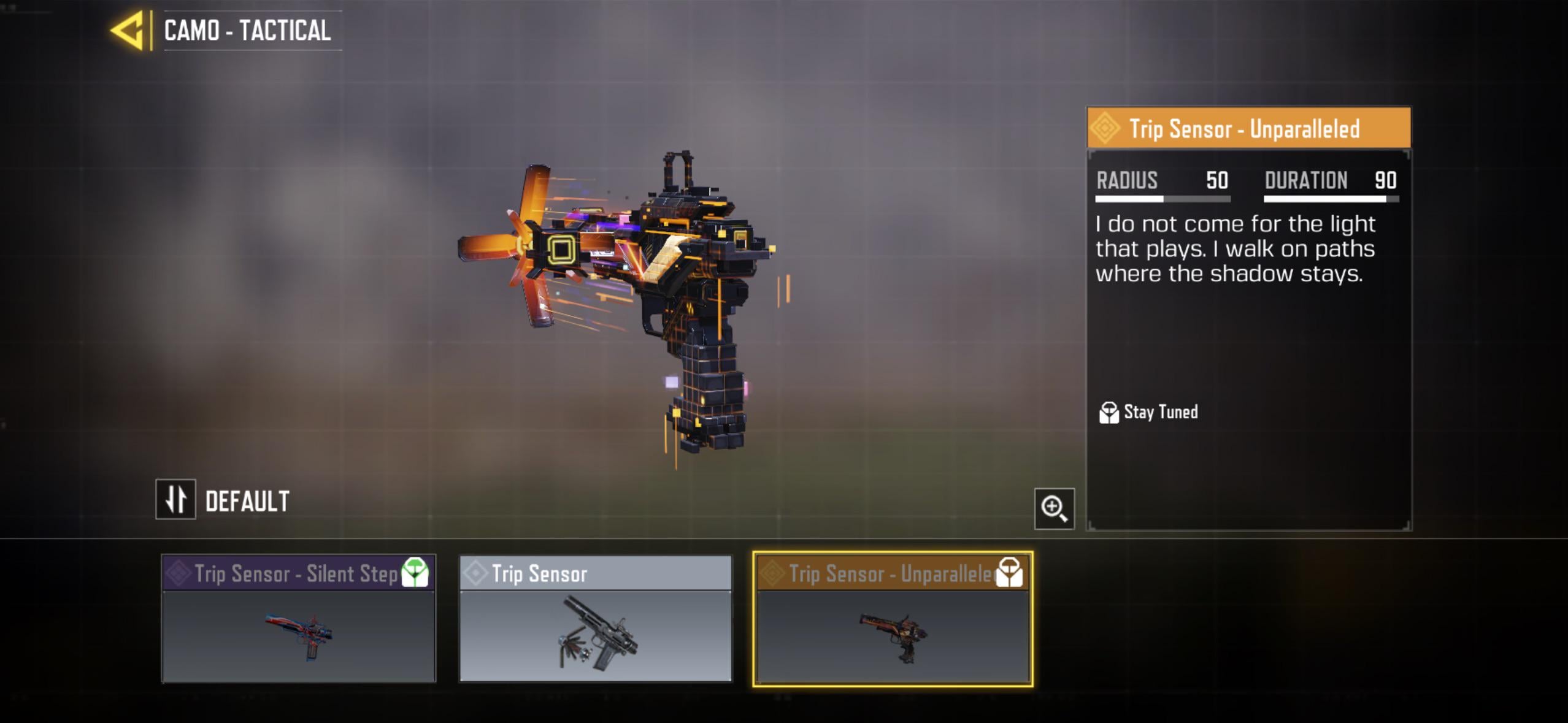This screenshot has width=1568, height=723.
Task: Choose the default Trip Sensor camo
Action: (x=596, y=618)
